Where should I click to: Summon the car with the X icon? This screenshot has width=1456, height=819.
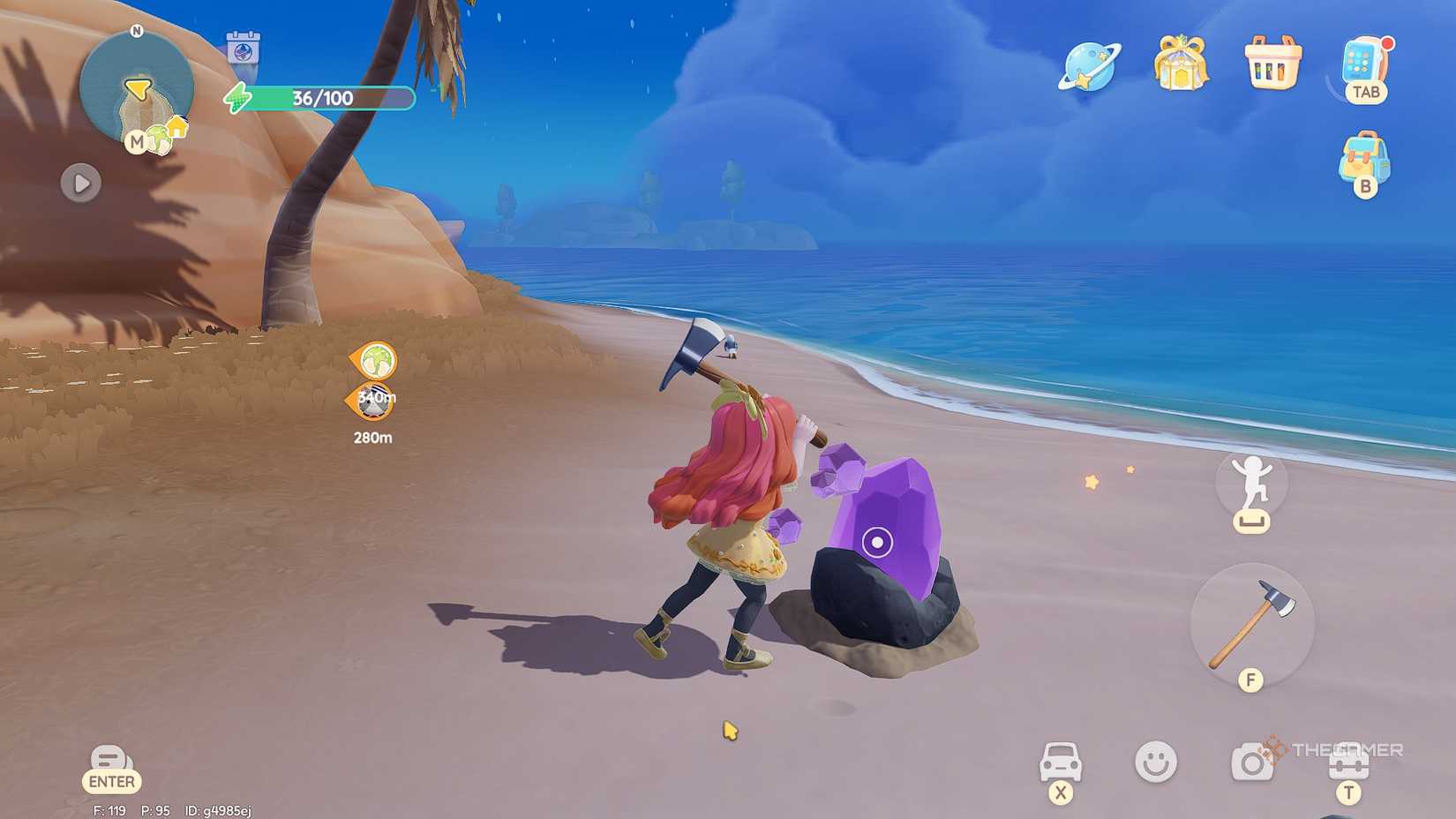[1063, 760]
